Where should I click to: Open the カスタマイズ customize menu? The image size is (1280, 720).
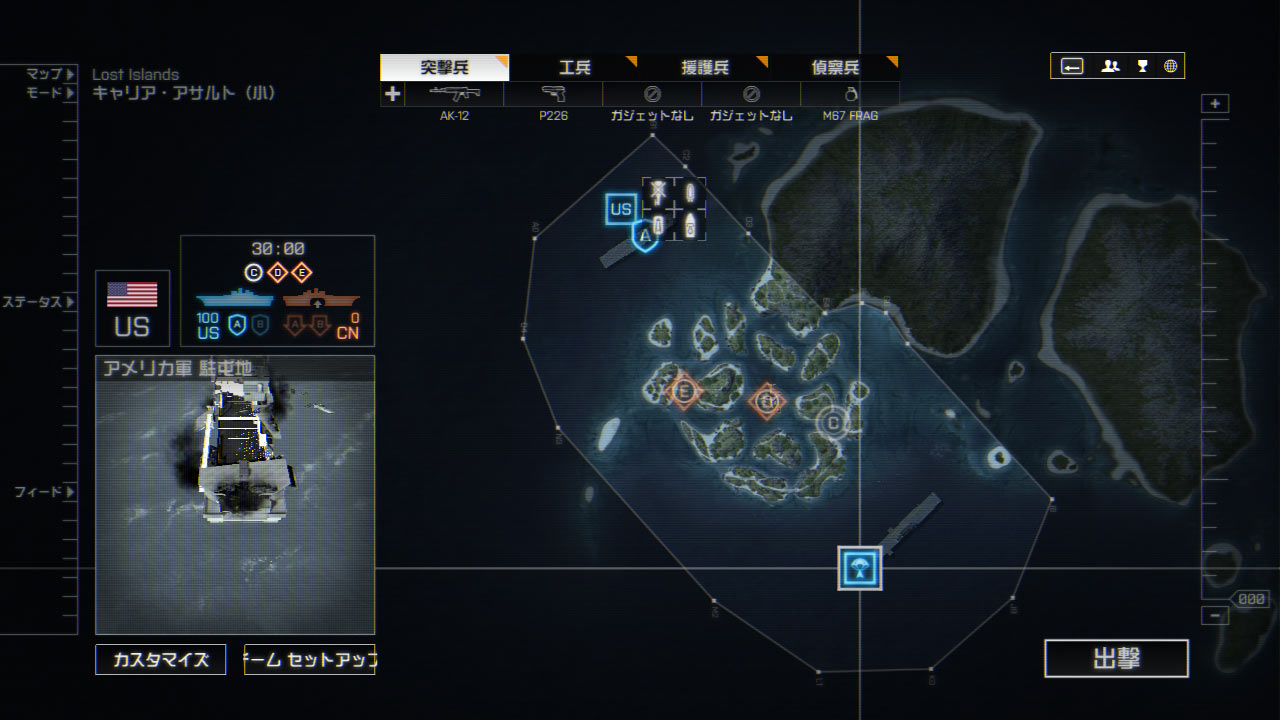(x=161, y=660)
